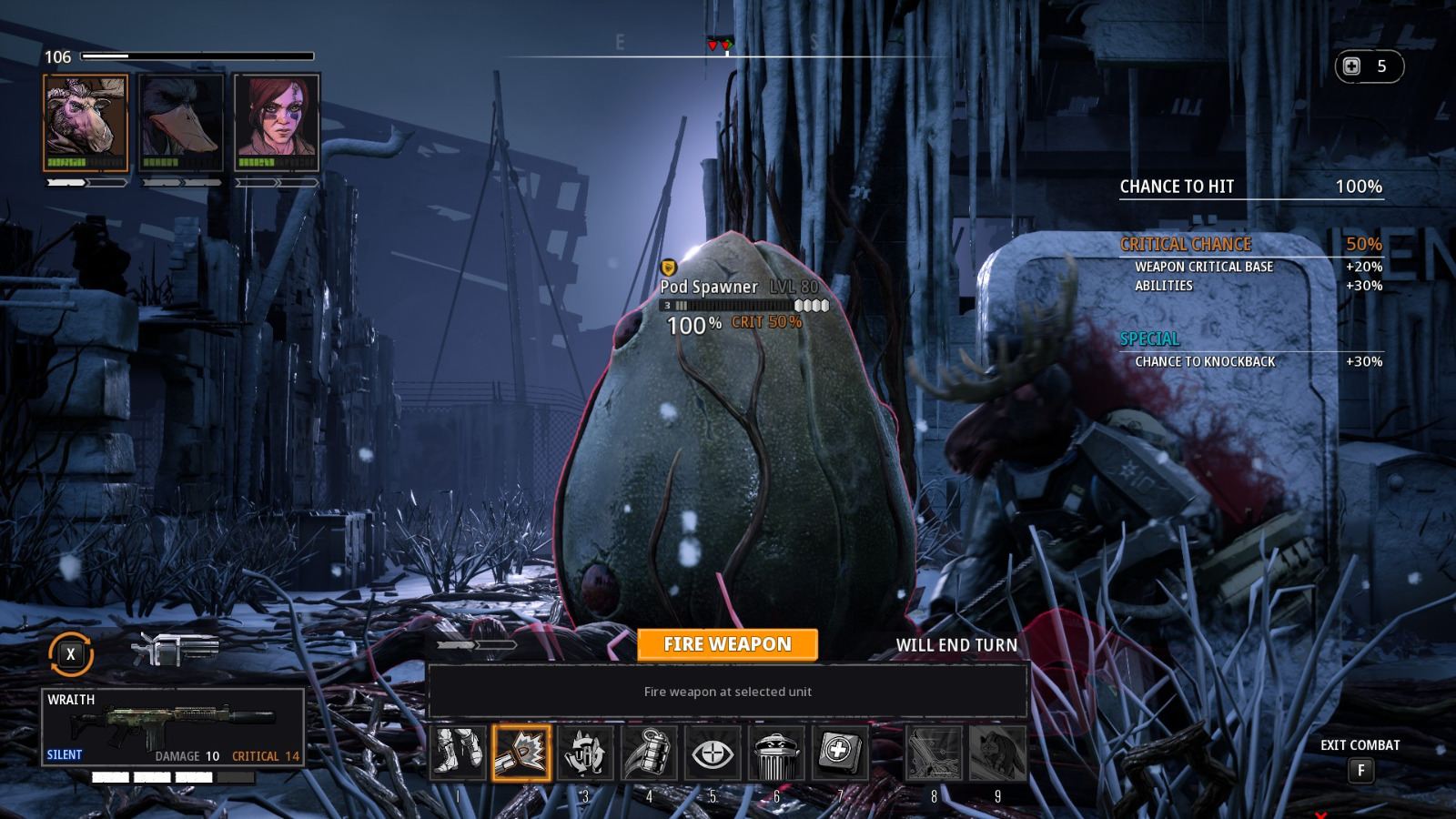Click the medkit counter showing 5
Screen dimensions: 1456x819
(x=1368, y=66)
